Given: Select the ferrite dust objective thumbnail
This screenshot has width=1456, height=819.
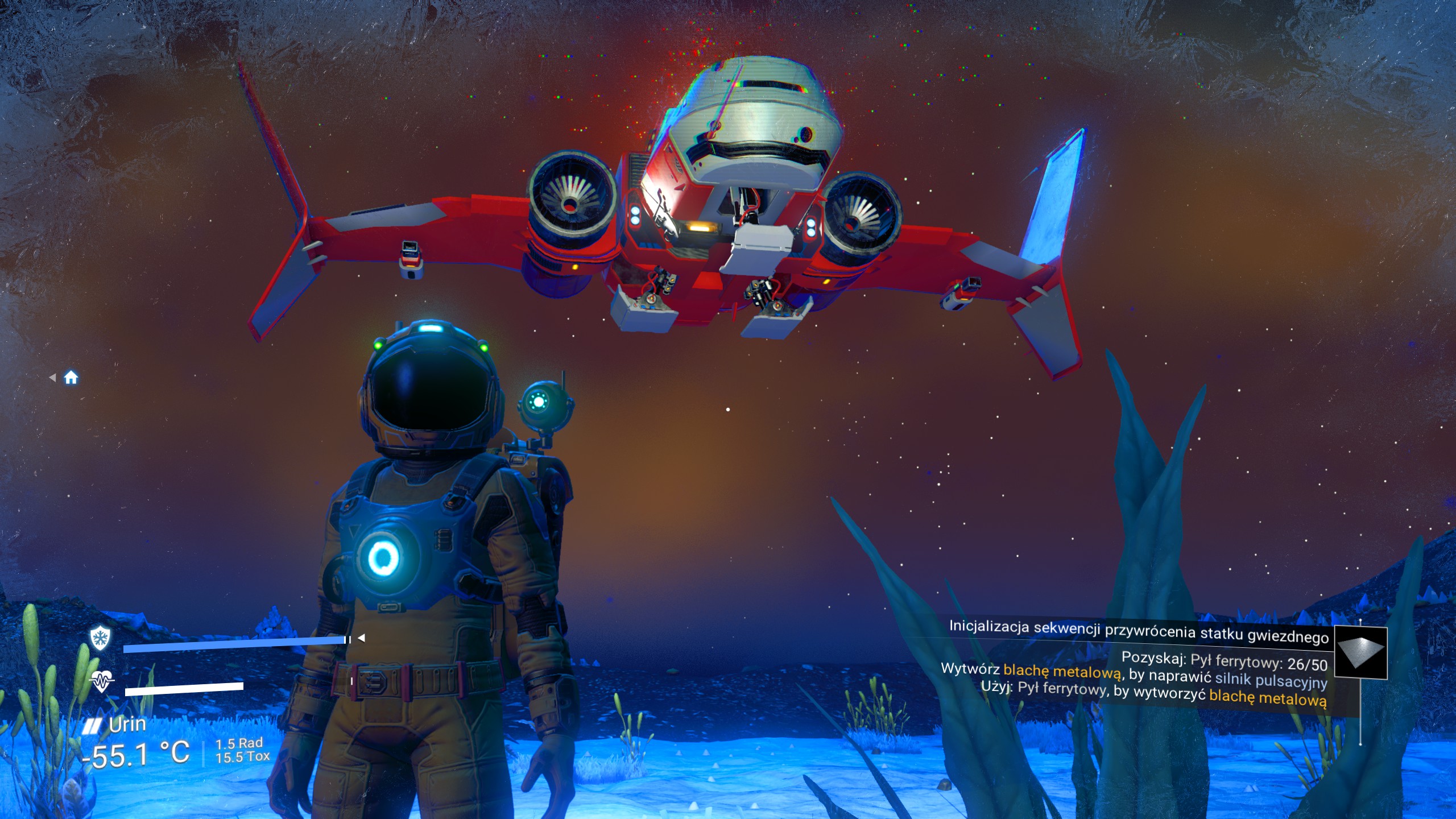Looking at the screenshot, I should tap(1360, 653).
